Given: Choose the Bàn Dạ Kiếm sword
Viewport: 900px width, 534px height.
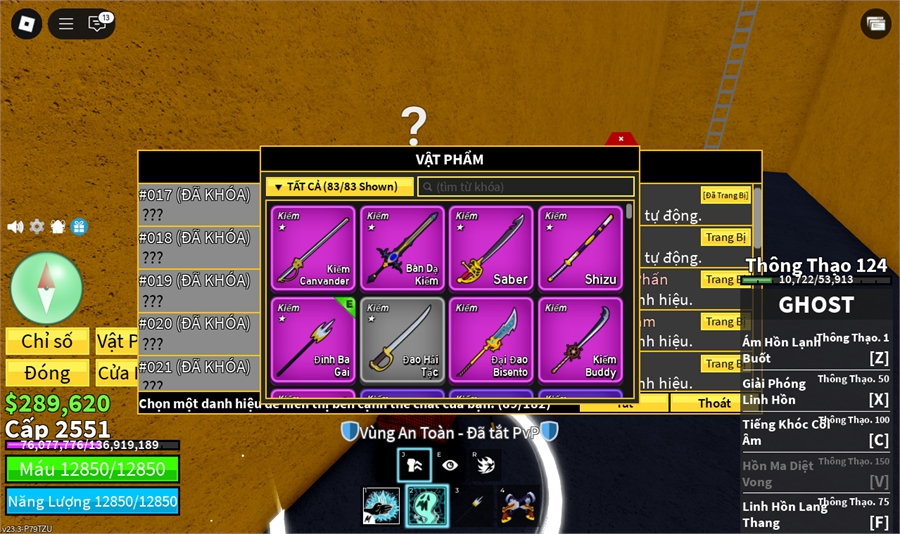Looking at the screenshot, I should point(402,248).
